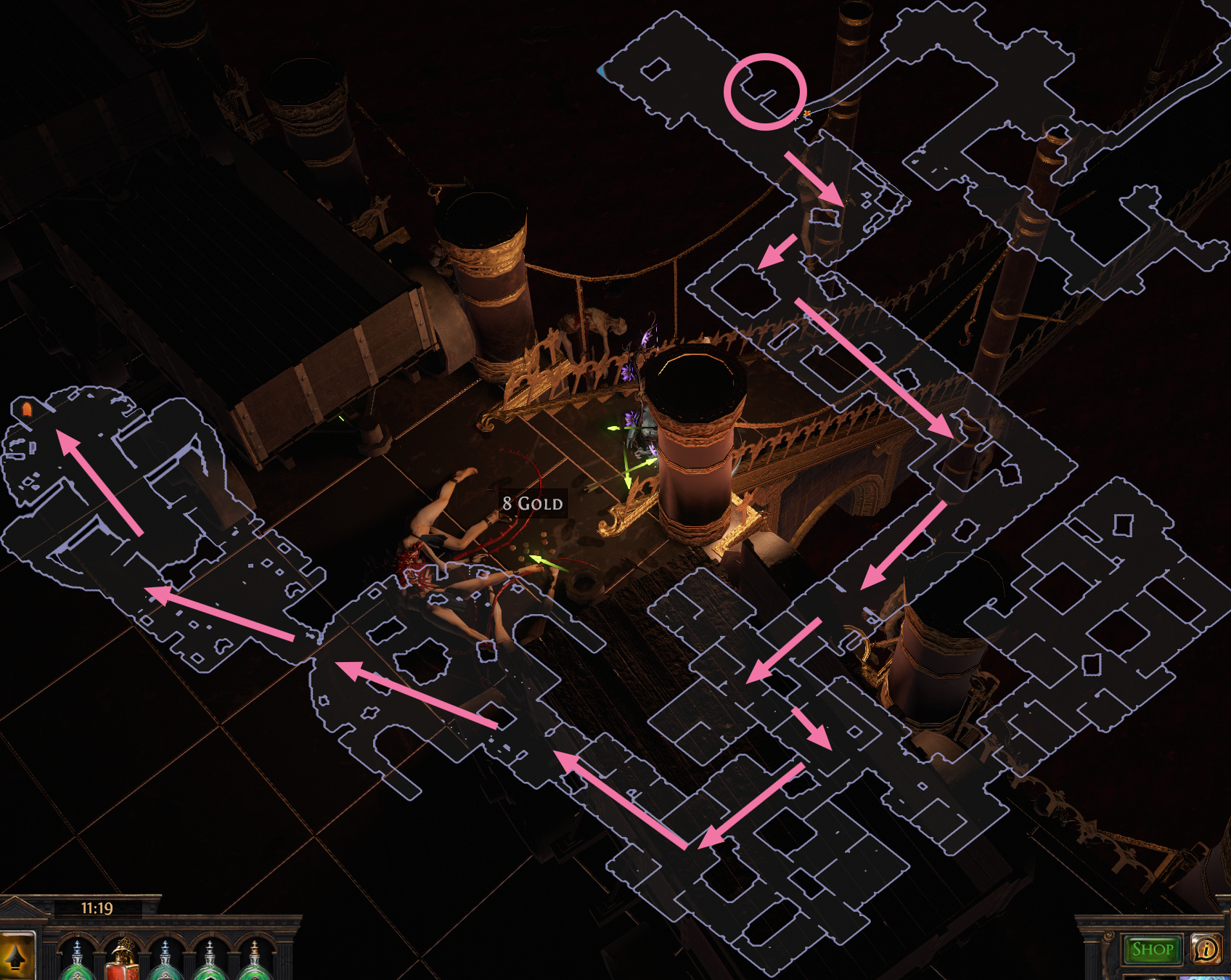The image size is (1231, 980).
Task: Use the golden red ruby flask
Action: 121,965
